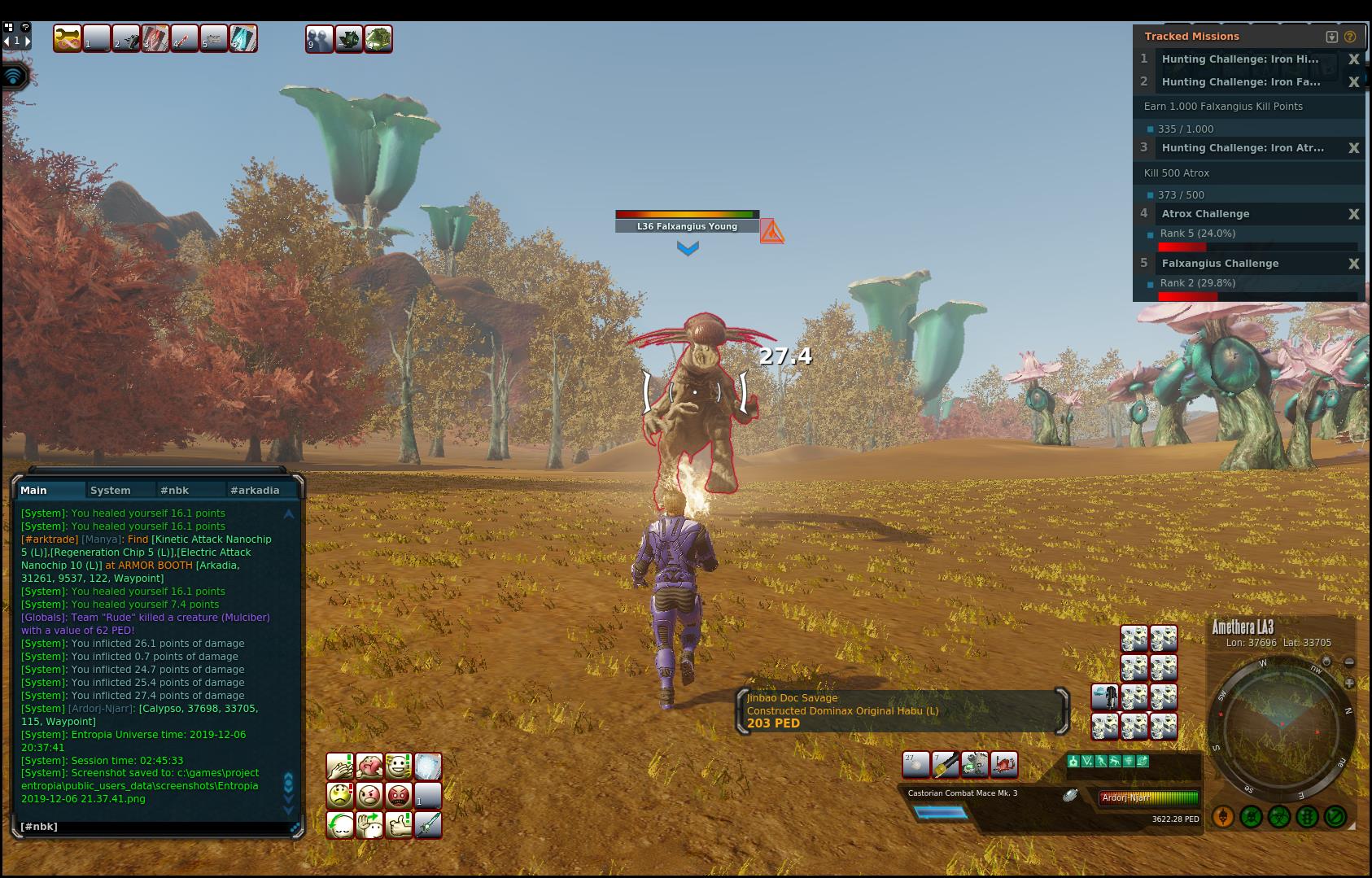Use the thumbs-up emote
Screen dimensions: 1372x878
(399, 824)
